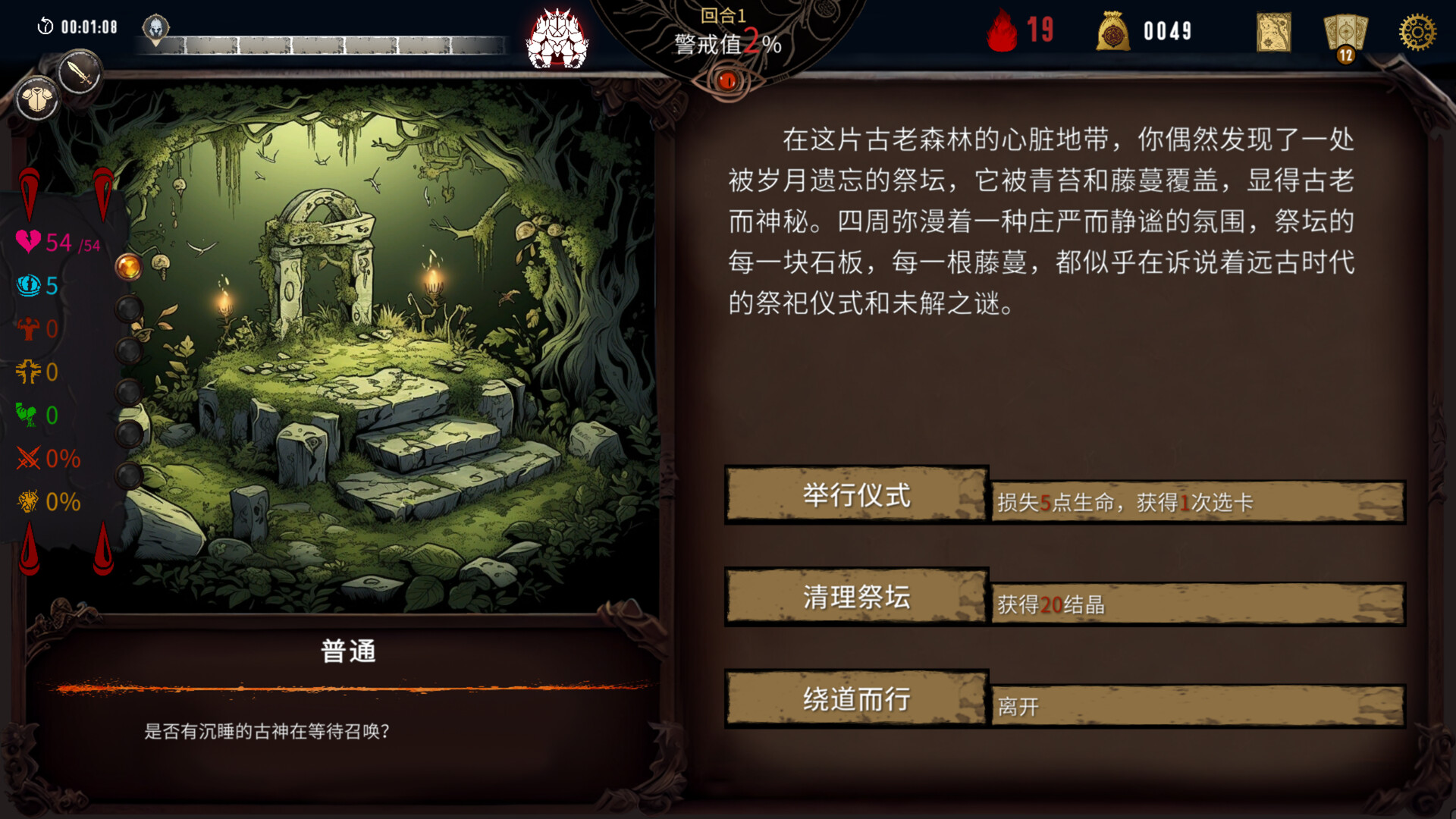Click the blue shield stat icon

(x=28, y=286)
